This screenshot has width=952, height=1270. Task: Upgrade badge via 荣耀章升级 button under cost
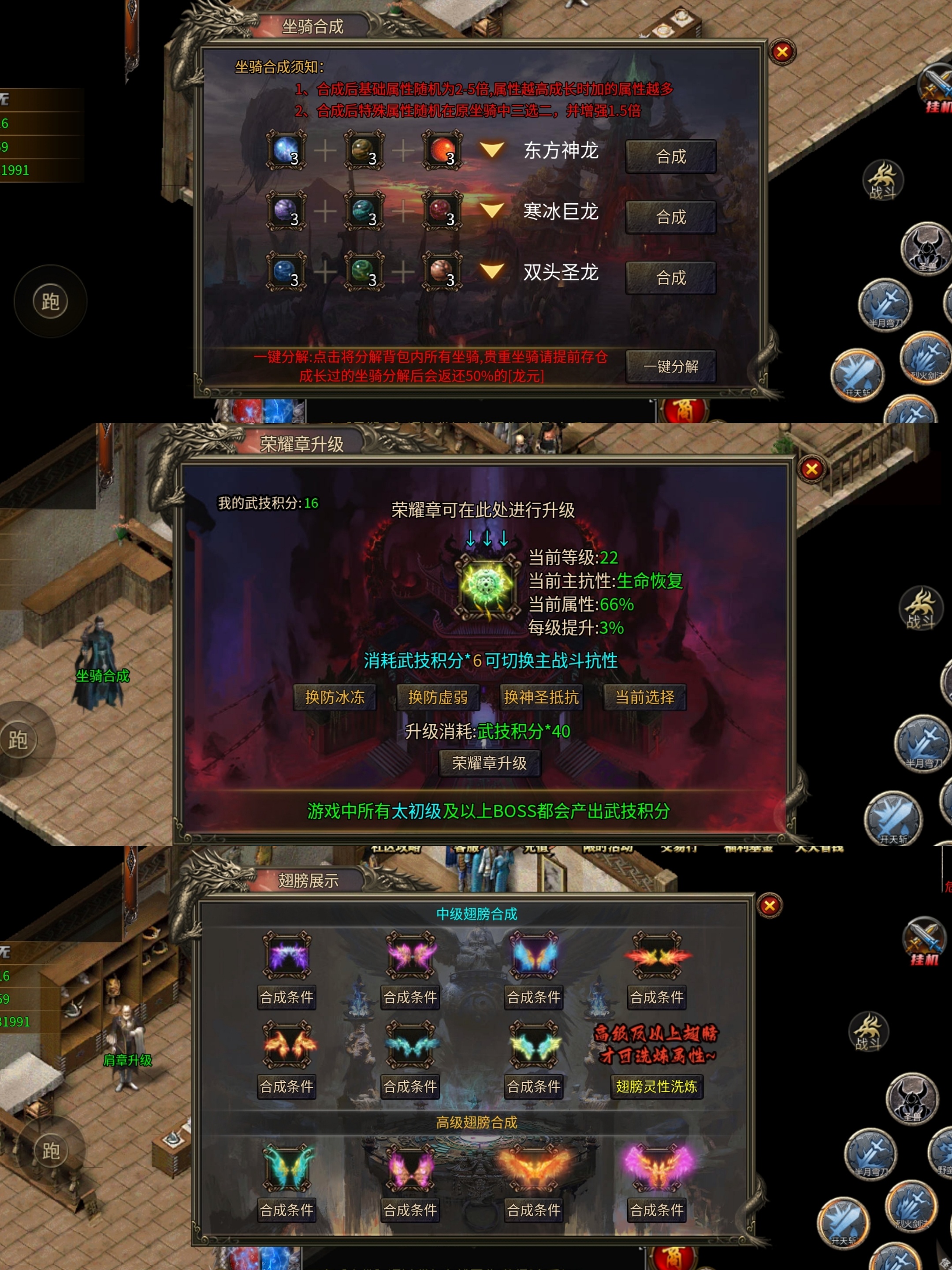point(490,763)
